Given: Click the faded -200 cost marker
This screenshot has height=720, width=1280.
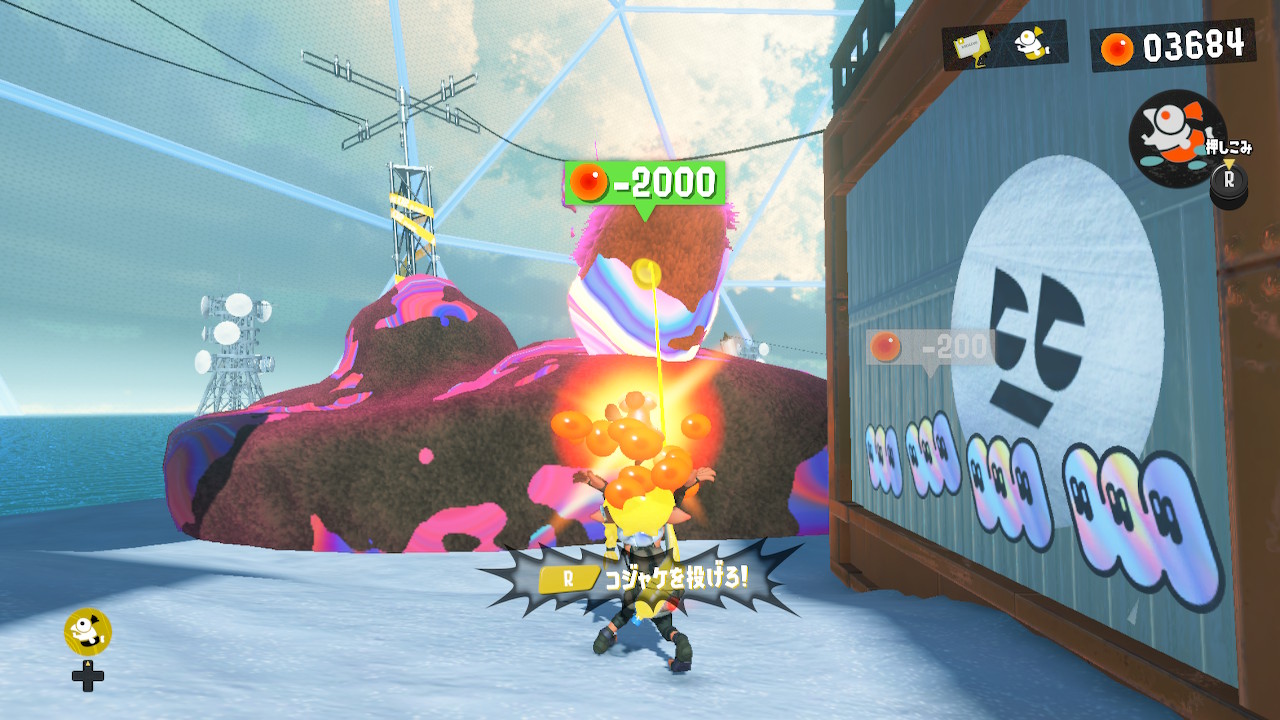Looking at the screenshot, I should coord(931,348).
